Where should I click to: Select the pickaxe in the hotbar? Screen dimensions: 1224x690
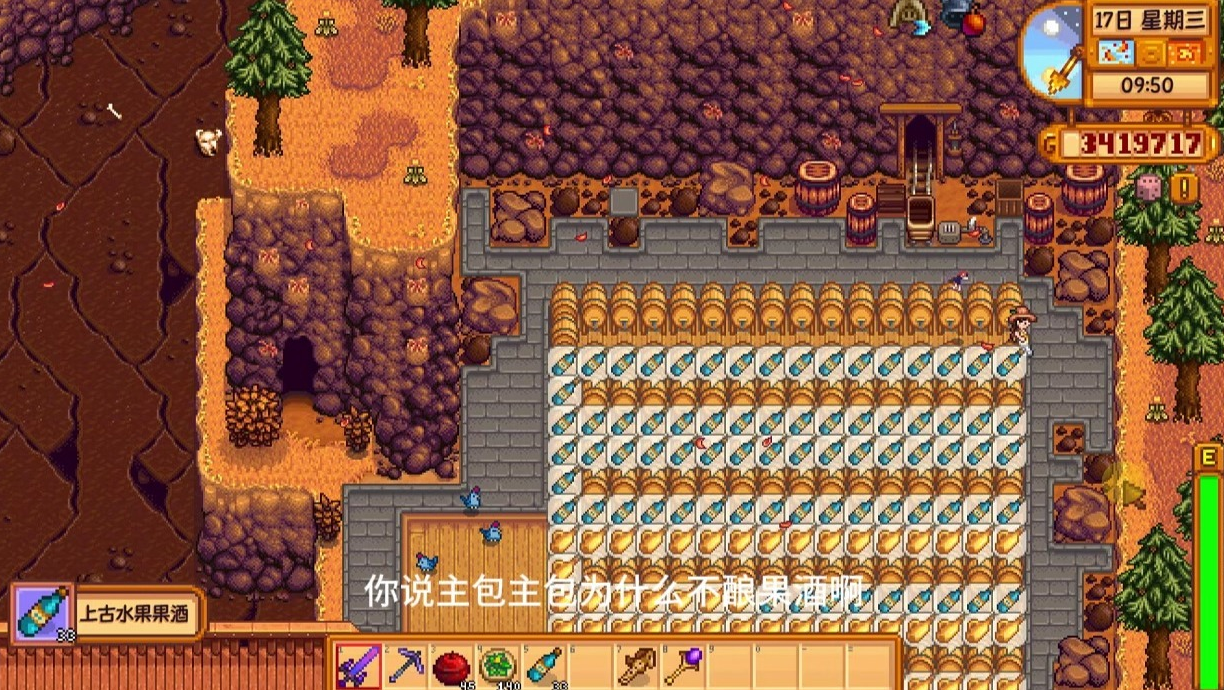pyautogui.click(x=405, y=665)
